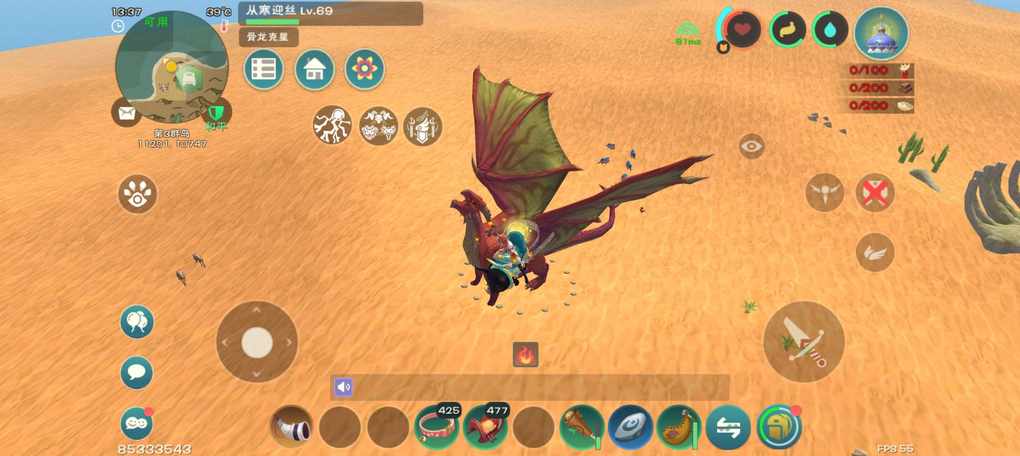Open the circular minimap
Viewport: 1020px width, 456px height.
(x=172, y=68)
